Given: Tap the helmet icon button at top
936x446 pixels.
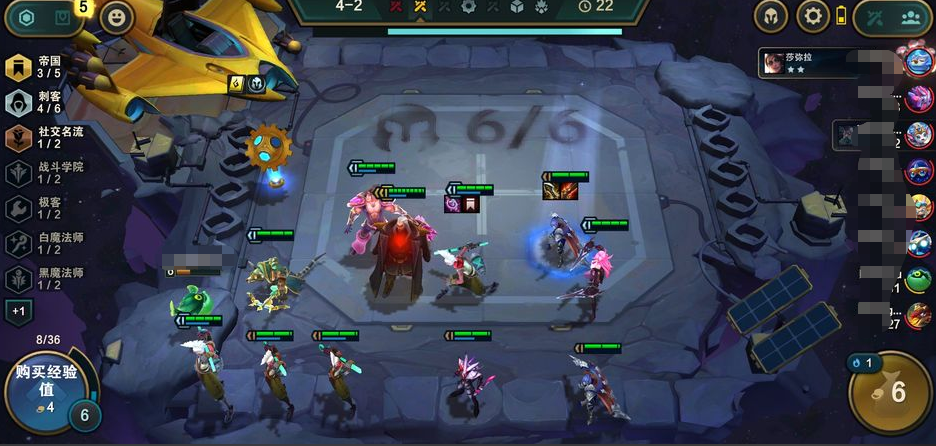Looking at the screenshot, I should pyautogui.click(x=771, y=16).
